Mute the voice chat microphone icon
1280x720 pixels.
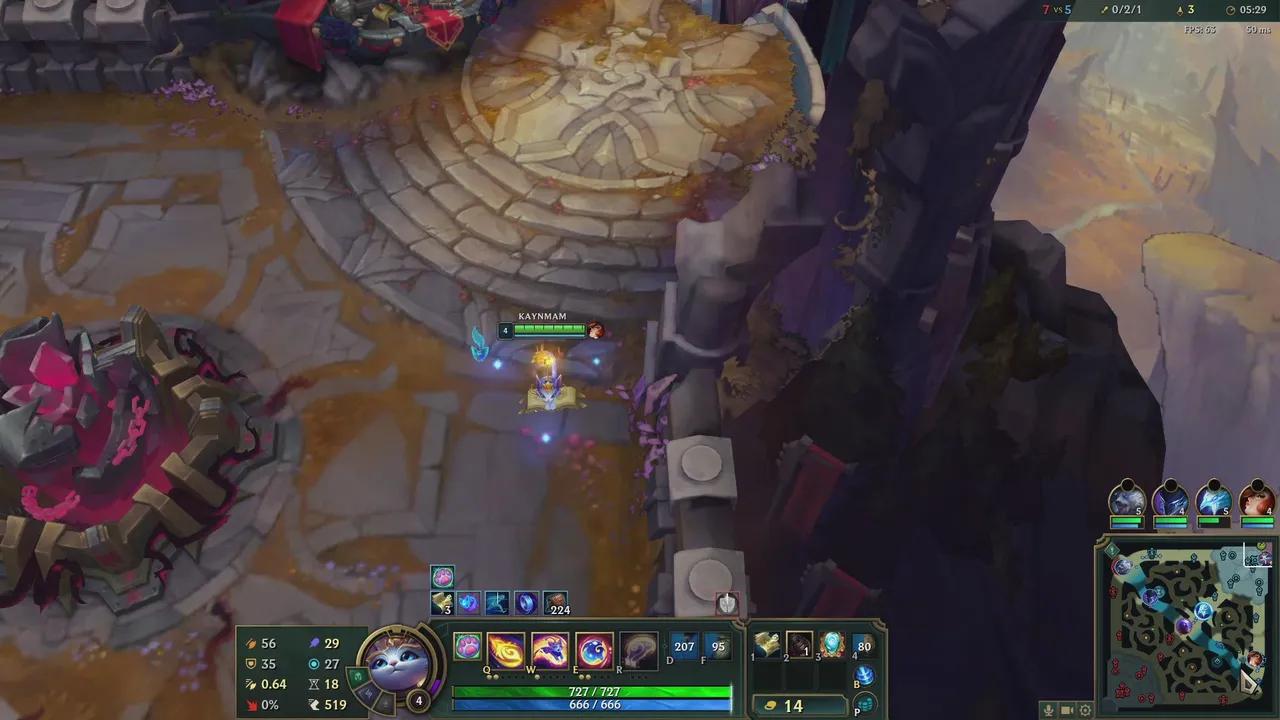(x=1049, y=709)
